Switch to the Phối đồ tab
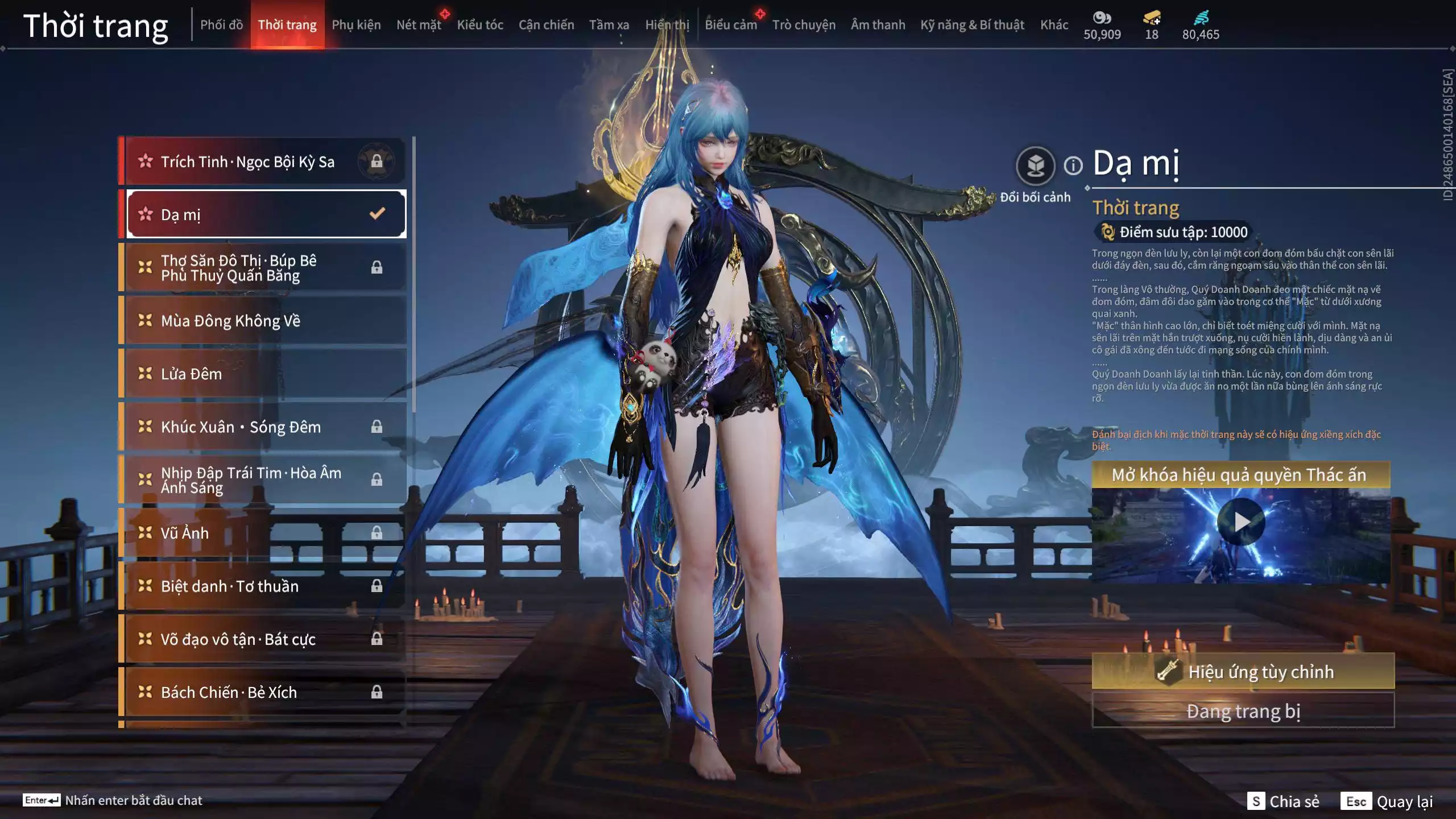The width and height of the screenshot is (1456, 819). click(221, 25)
